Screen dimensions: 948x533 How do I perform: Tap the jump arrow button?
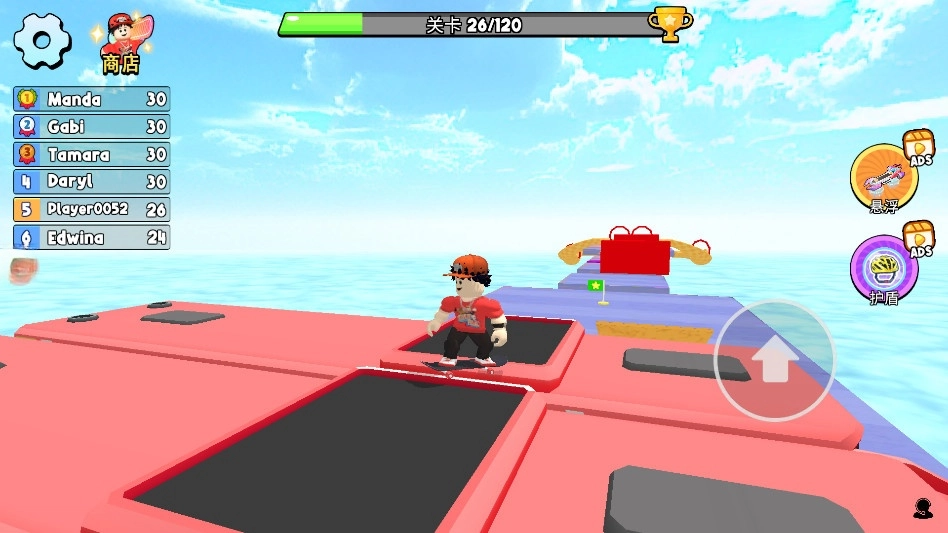(x=774, y=359)
